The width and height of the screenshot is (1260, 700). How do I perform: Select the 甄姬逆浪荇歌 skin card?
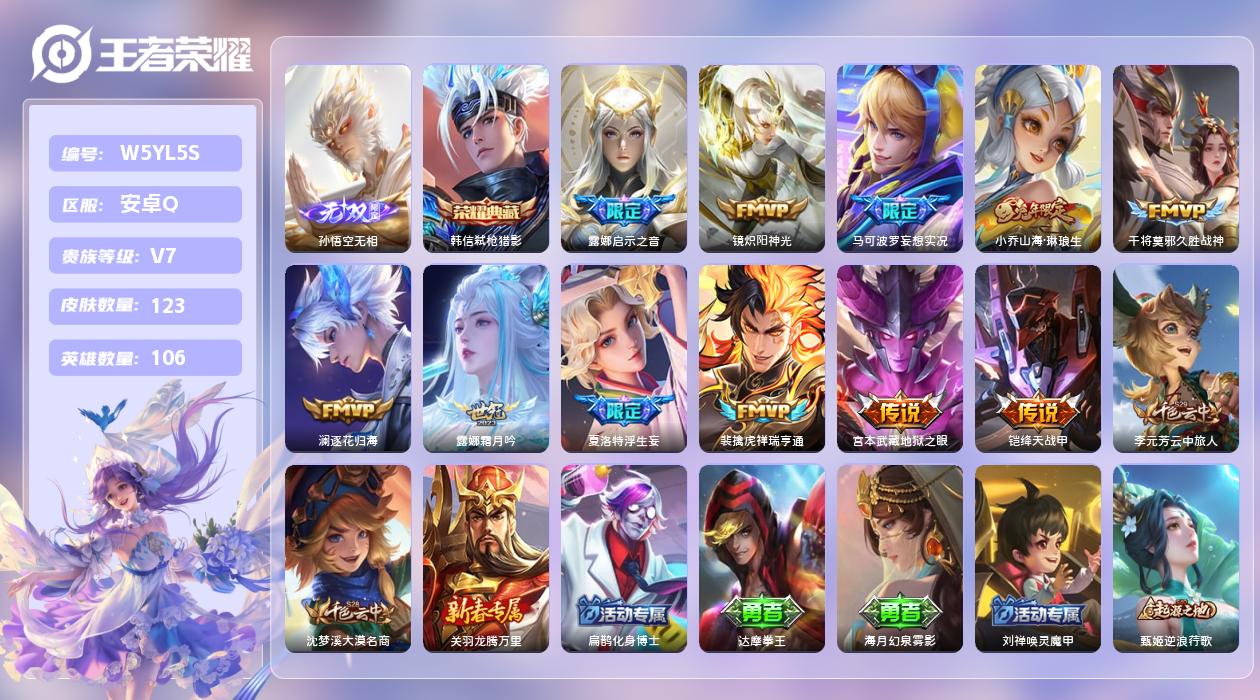pyautogui.click(x=1176, y=558)
